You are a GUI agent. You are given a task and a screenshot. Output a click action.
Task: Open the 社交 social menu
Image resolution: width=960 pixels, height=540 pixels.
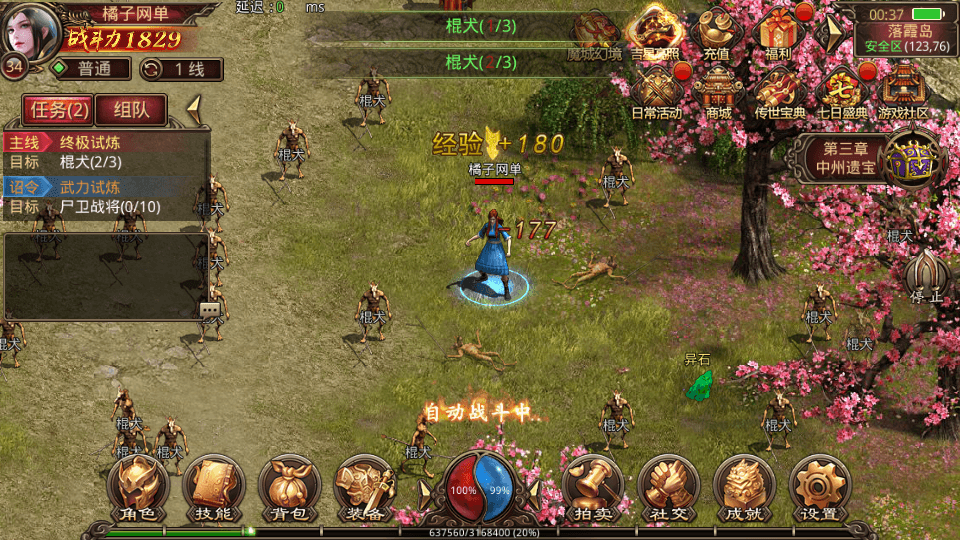click(667, 490)
